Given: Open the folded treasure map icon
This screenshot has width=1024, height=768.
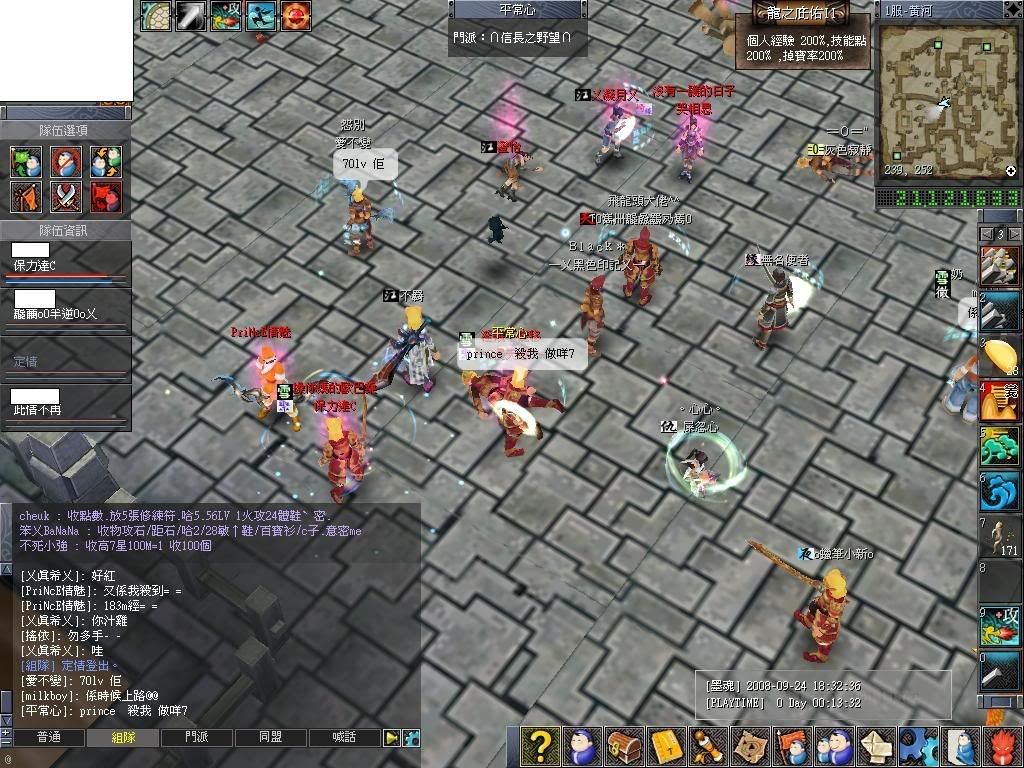Looking at the screenshot, I should pyautogui.click(x=749, y=746).
